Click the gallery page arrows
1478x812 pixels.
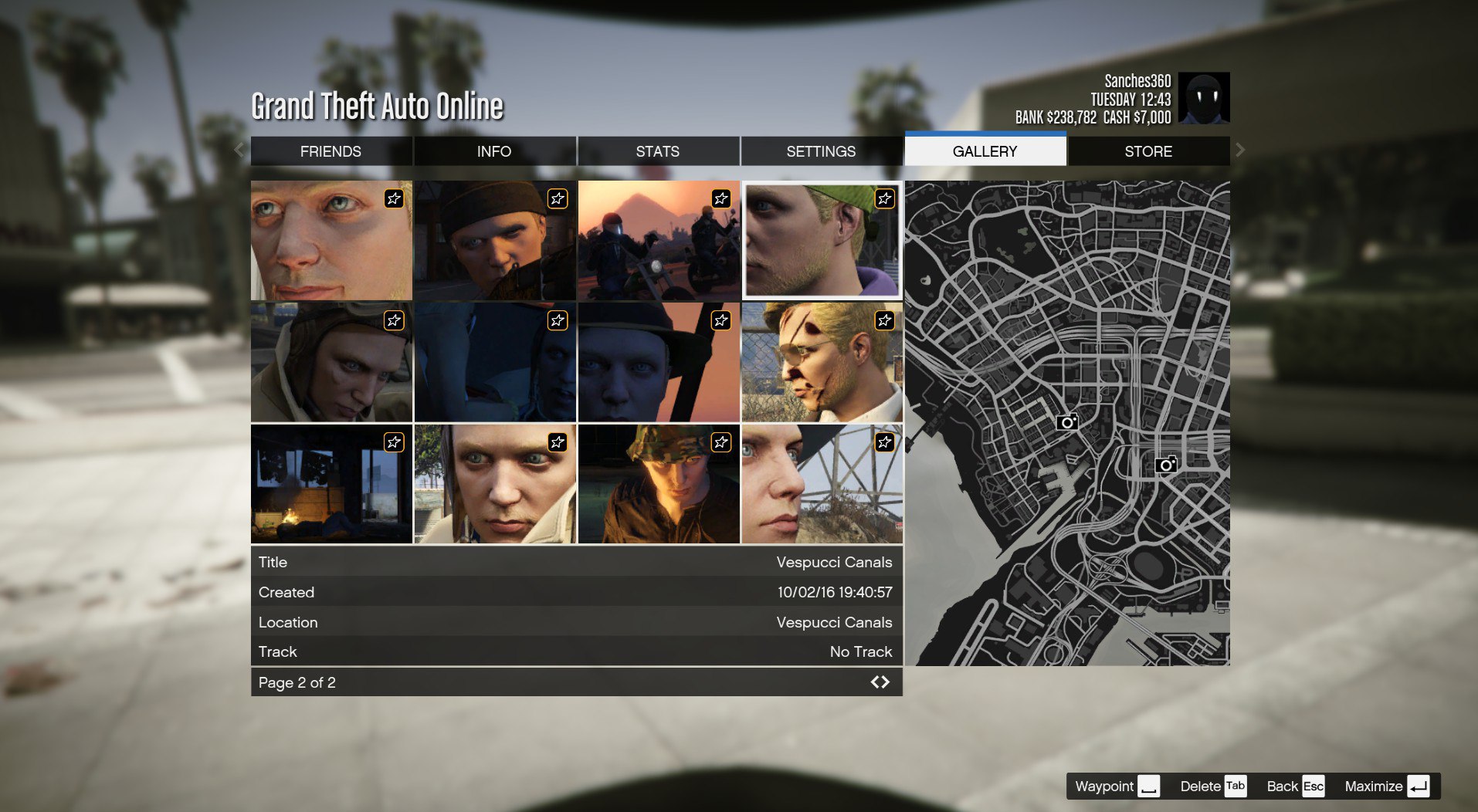click(x=880, y=682)
